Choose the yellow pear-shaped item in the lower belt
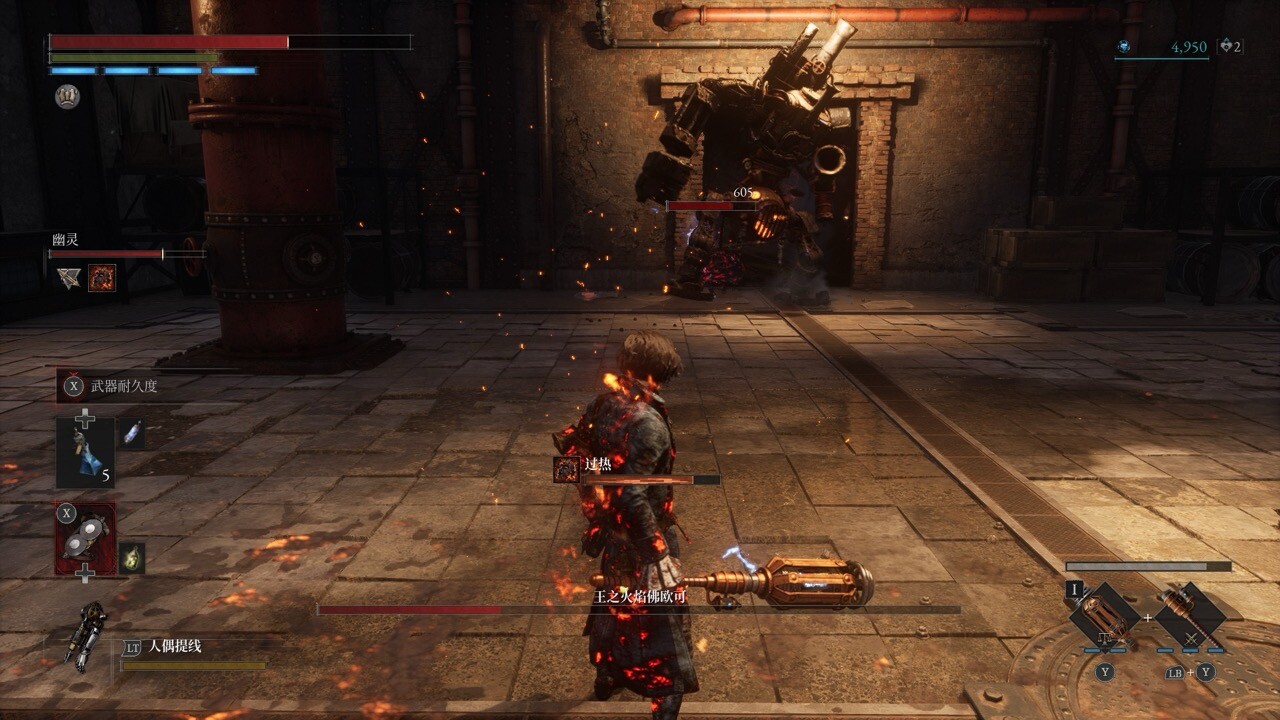1280x720 pixels. tap(132, 558)
